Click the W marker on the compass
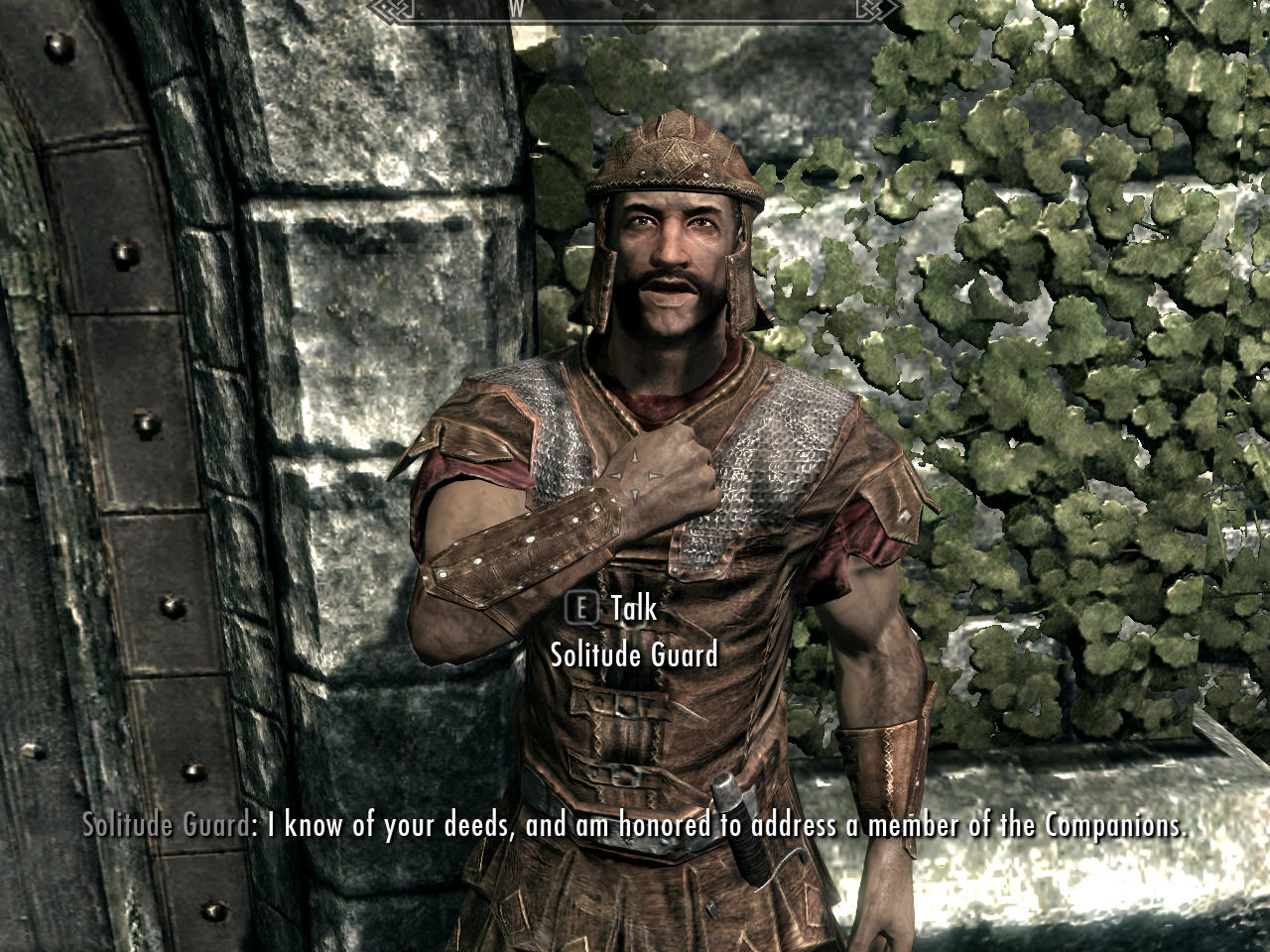1270x952 pixels. coord(517,9)
